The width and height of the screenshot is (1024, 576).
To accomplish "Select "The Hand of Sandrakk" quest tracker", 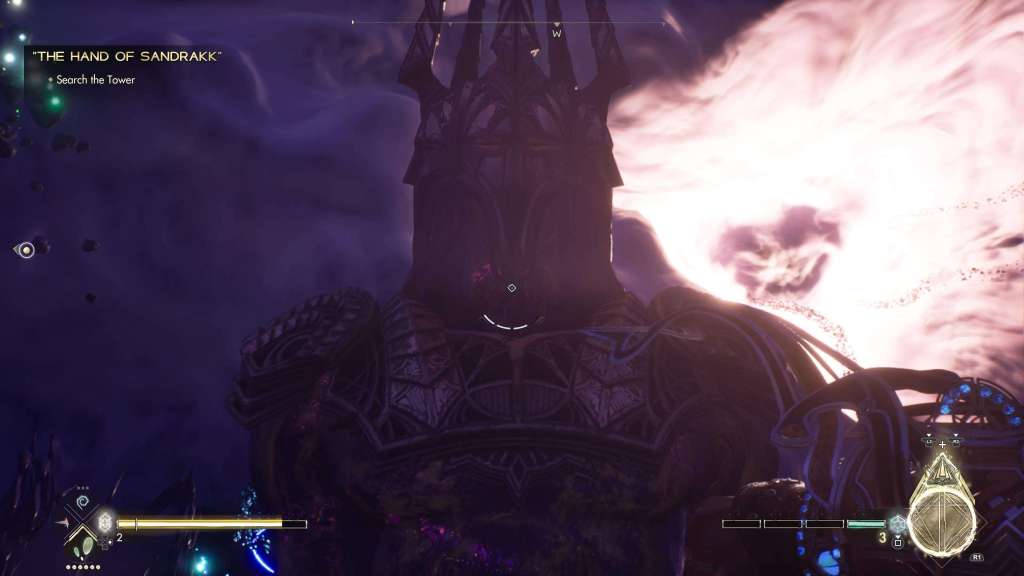I will click(x=126, y=56).
